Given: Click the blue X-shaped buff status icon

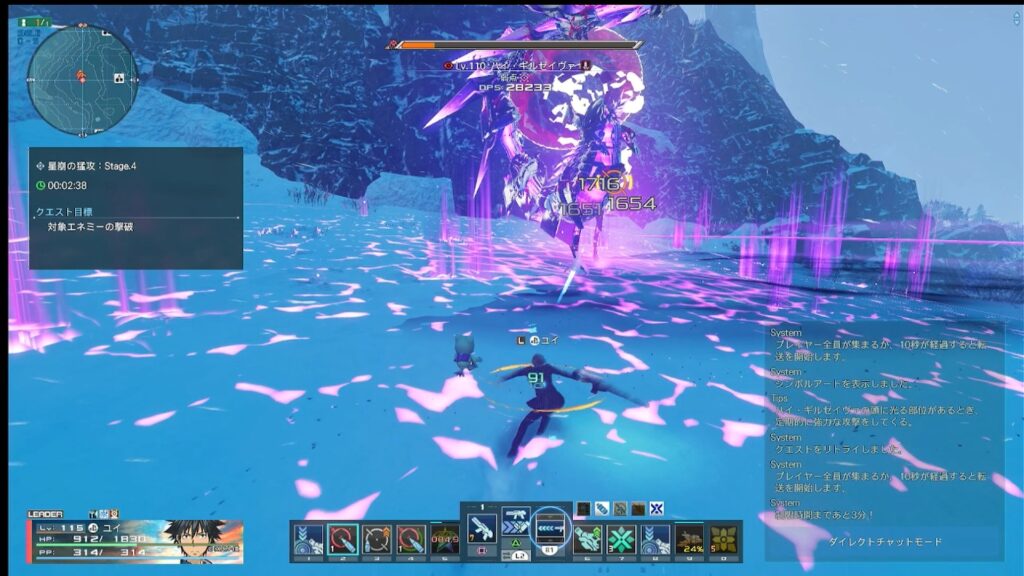Looking at the screenshot, I should coord(656,508).
